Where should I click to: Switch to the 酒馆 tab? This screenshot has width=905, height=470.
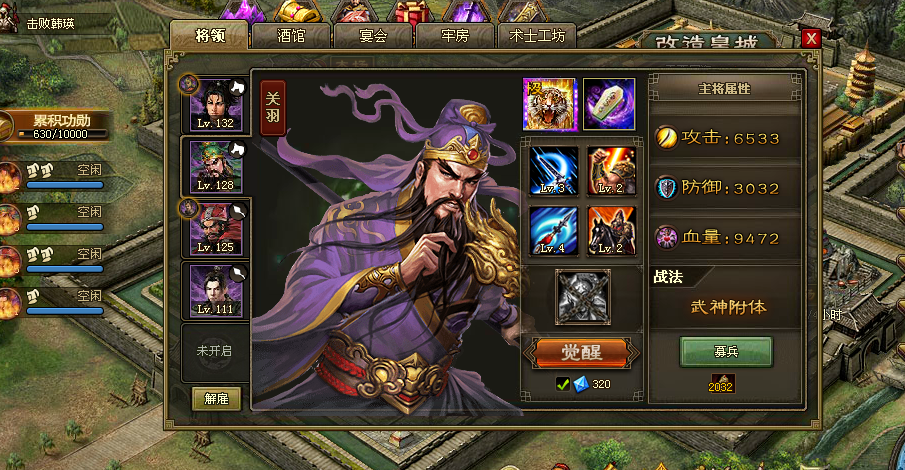[291, 36]
